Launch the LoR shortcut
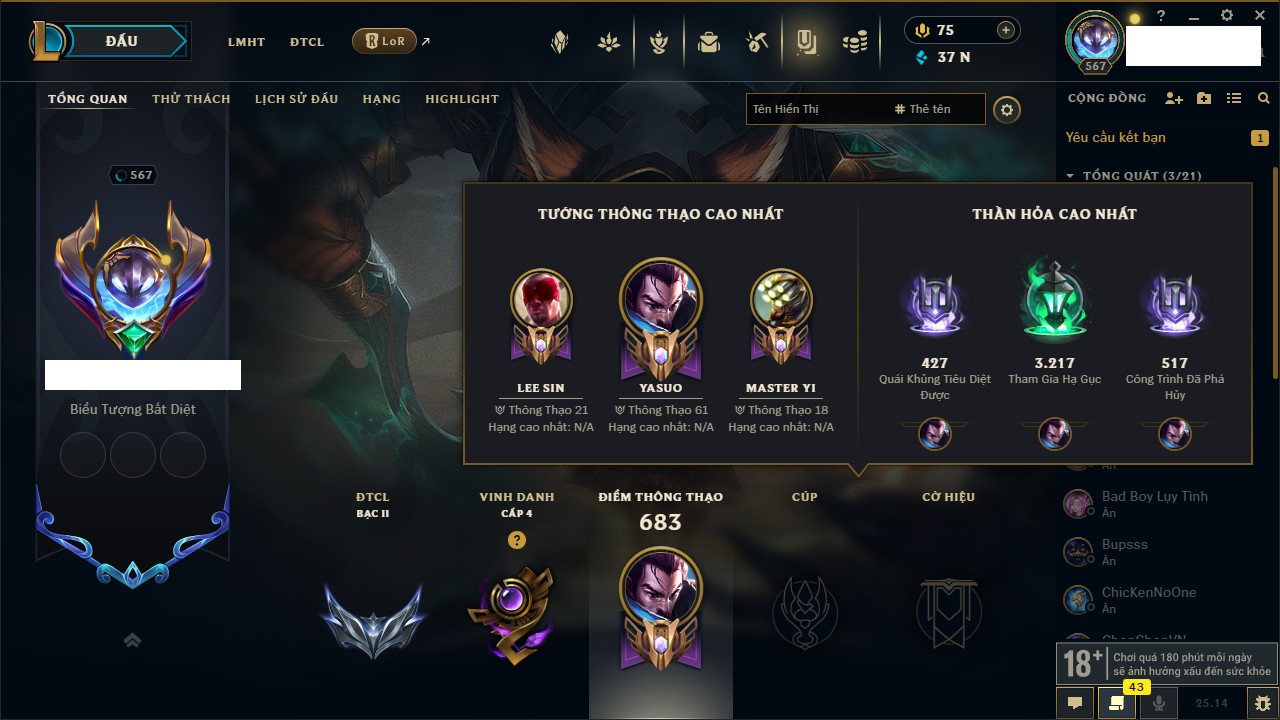1280x720 pixels. pyautogui.click(x=385, y=41)
